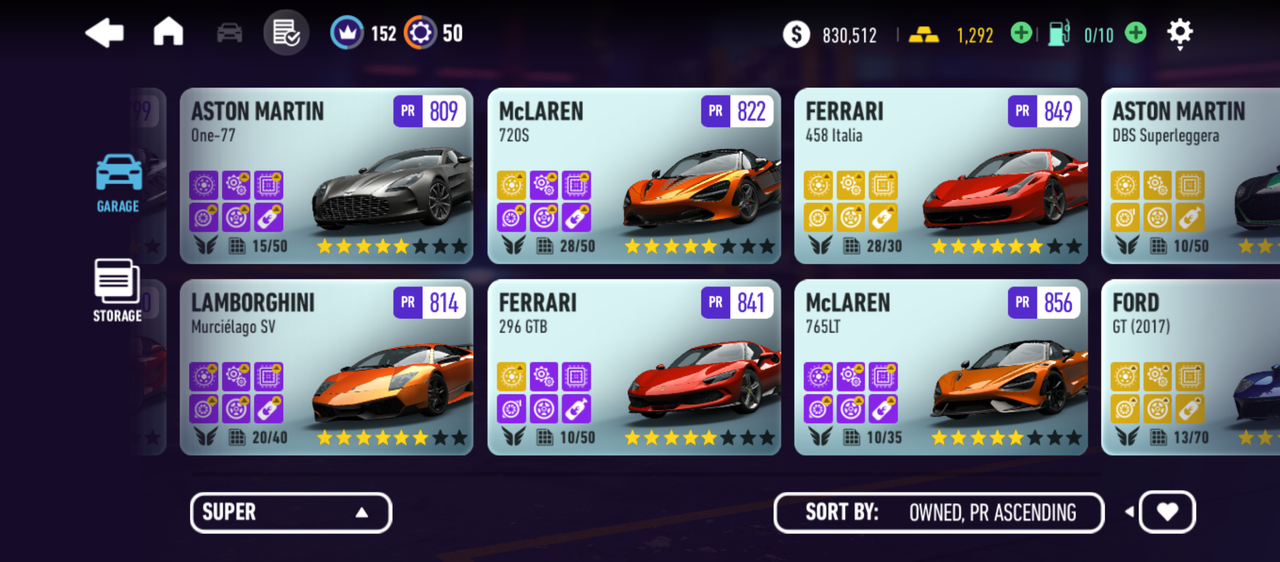The image size is (1280, 562).
Task: Open the car icon in top bar
Action: 229,33
